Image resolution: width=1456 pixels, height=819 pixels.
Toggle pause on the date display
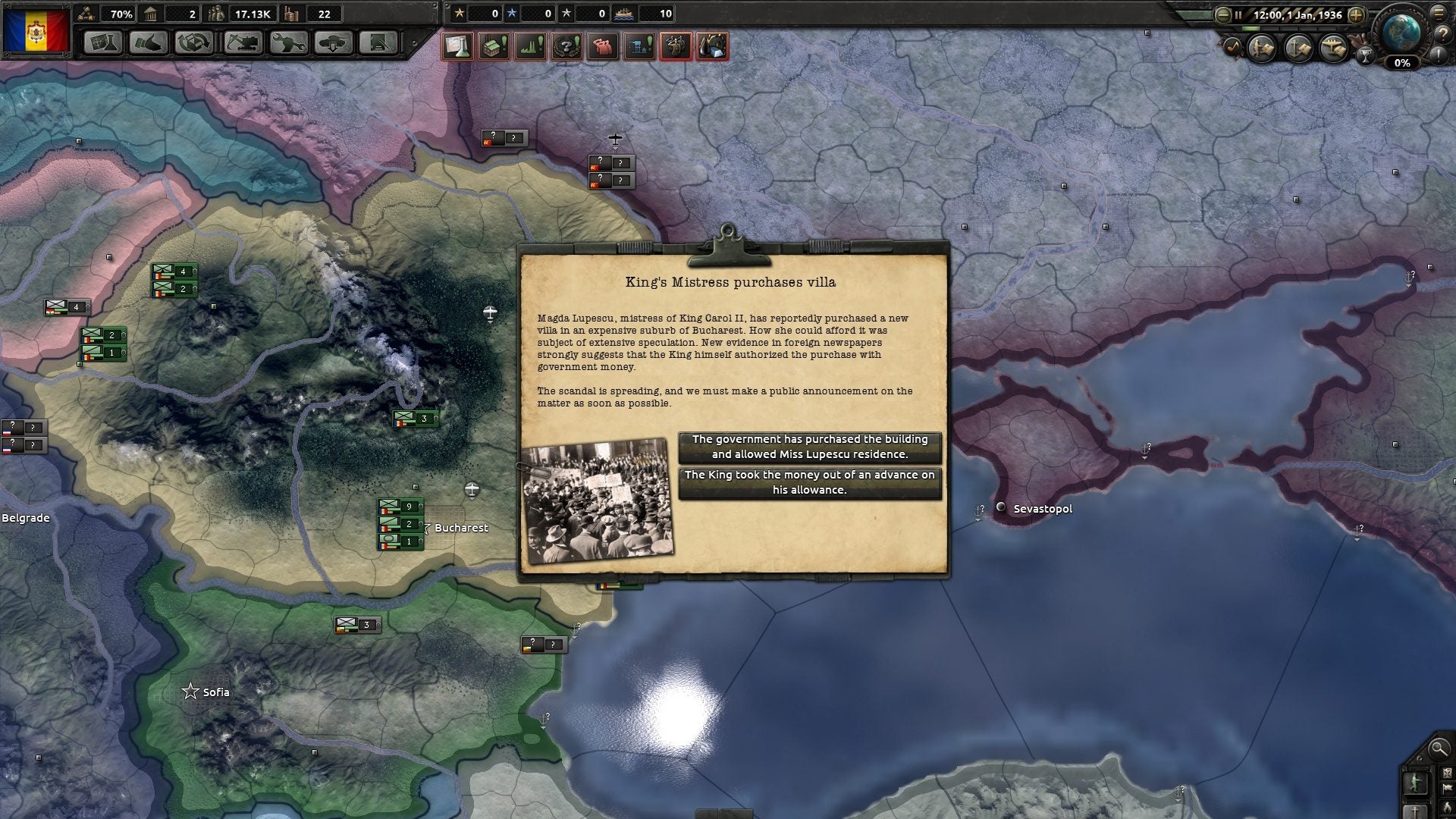[x=1297, y=14]
